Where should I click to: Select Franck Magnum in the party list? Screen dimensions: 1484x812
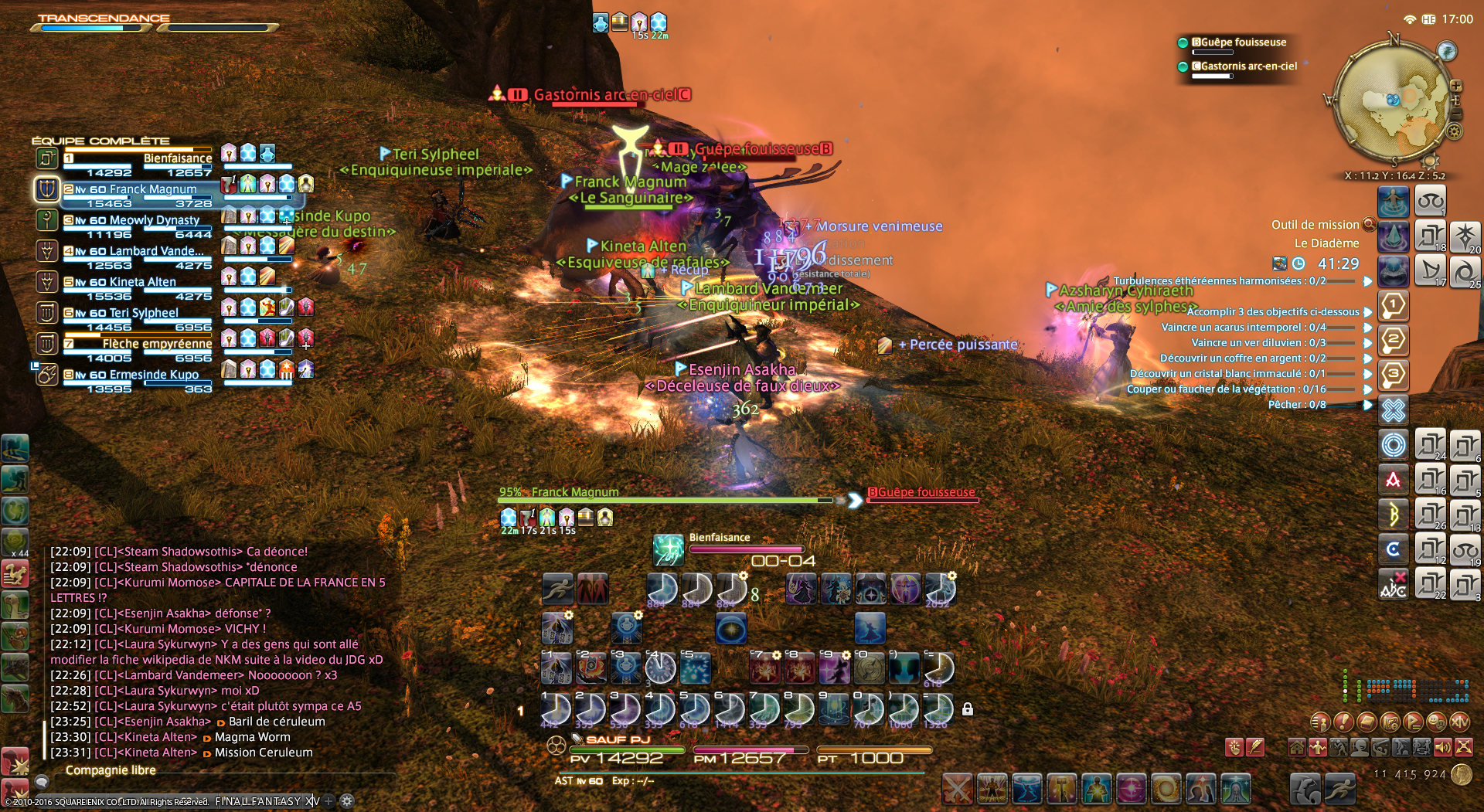point(153,189)
